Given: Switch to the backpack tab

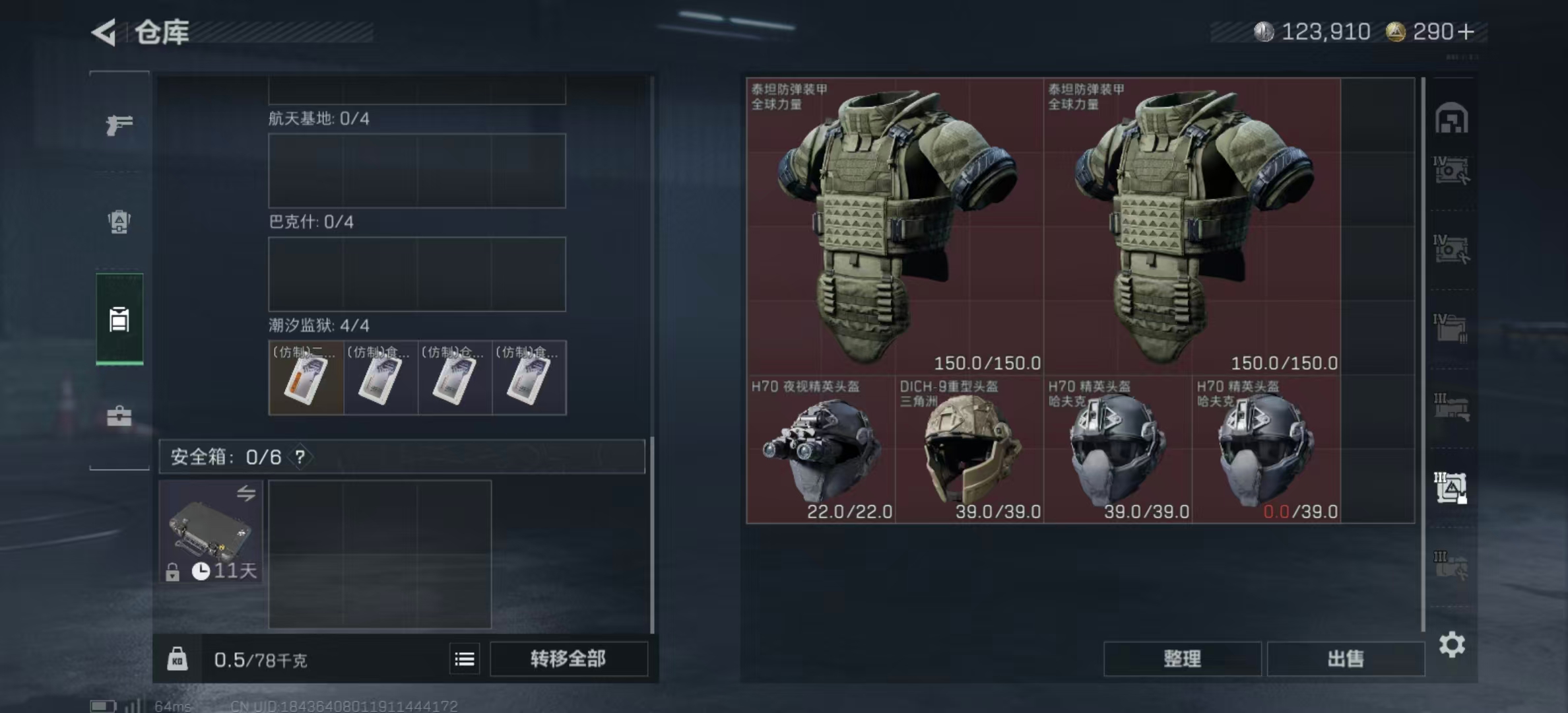Looking at the screenshot, I should point(119,222).
